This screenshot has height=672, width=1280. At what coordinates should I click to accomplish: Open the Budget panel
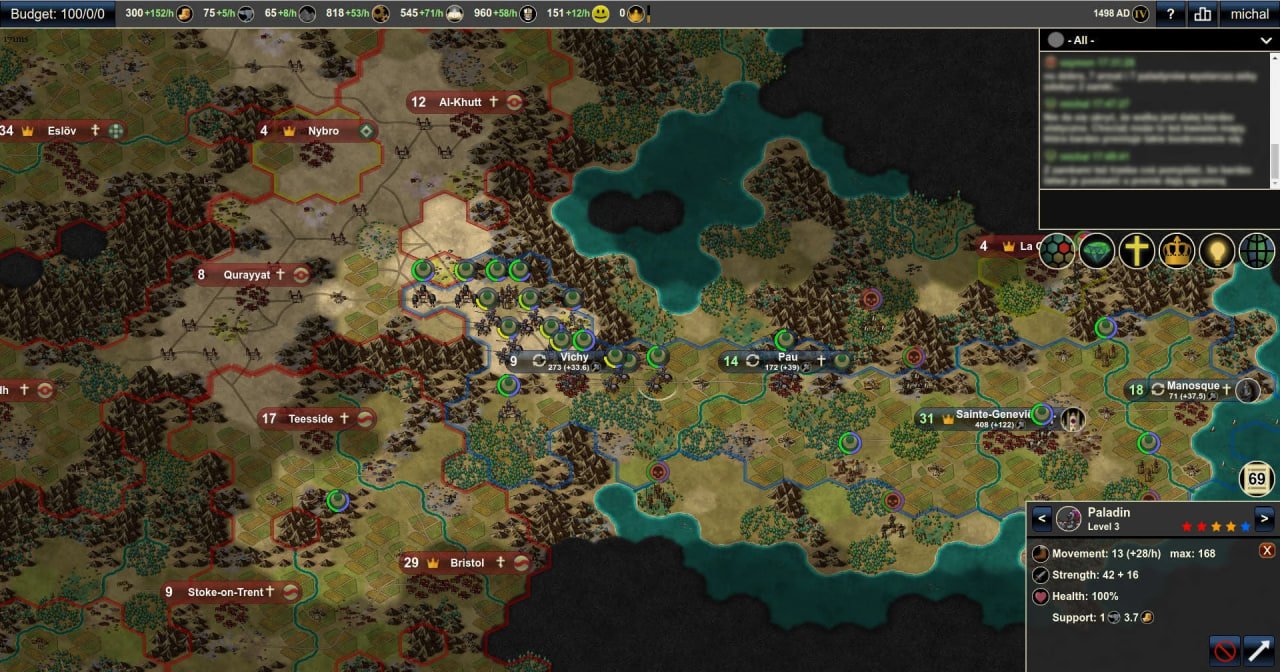[x=57, y=14]
